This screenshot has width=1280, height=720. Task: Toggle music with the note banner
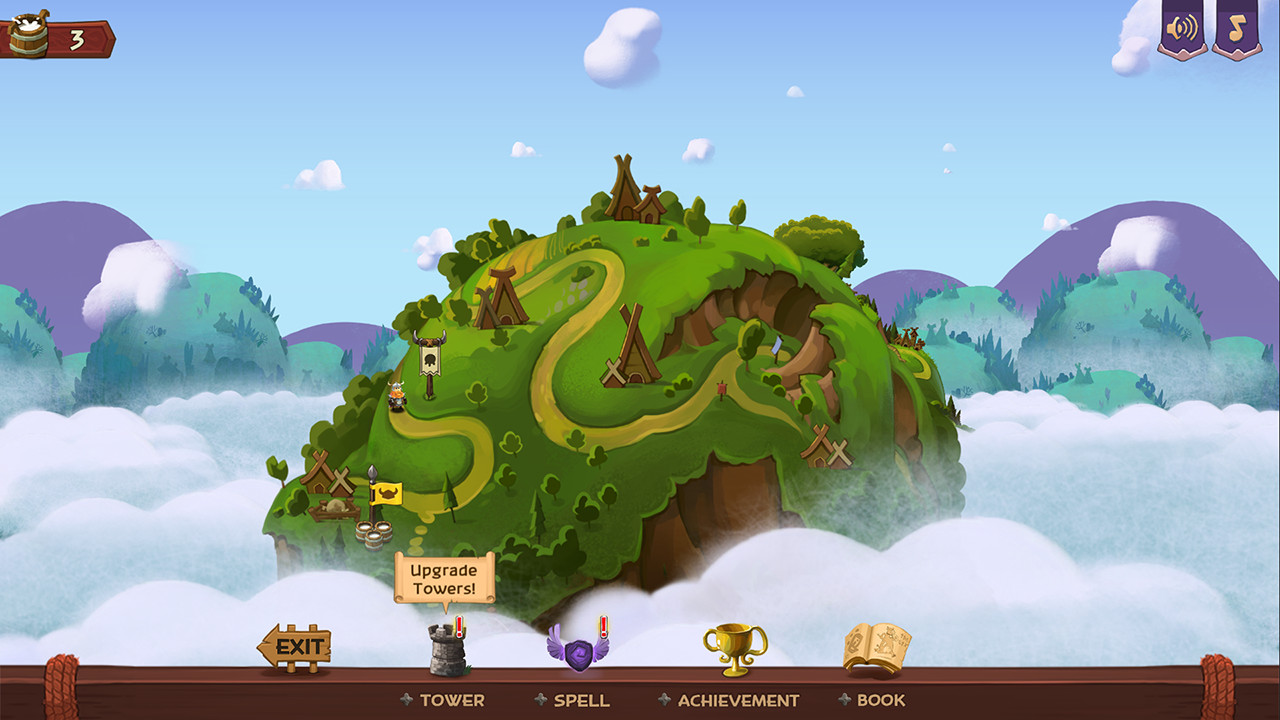click(1236, 28)
